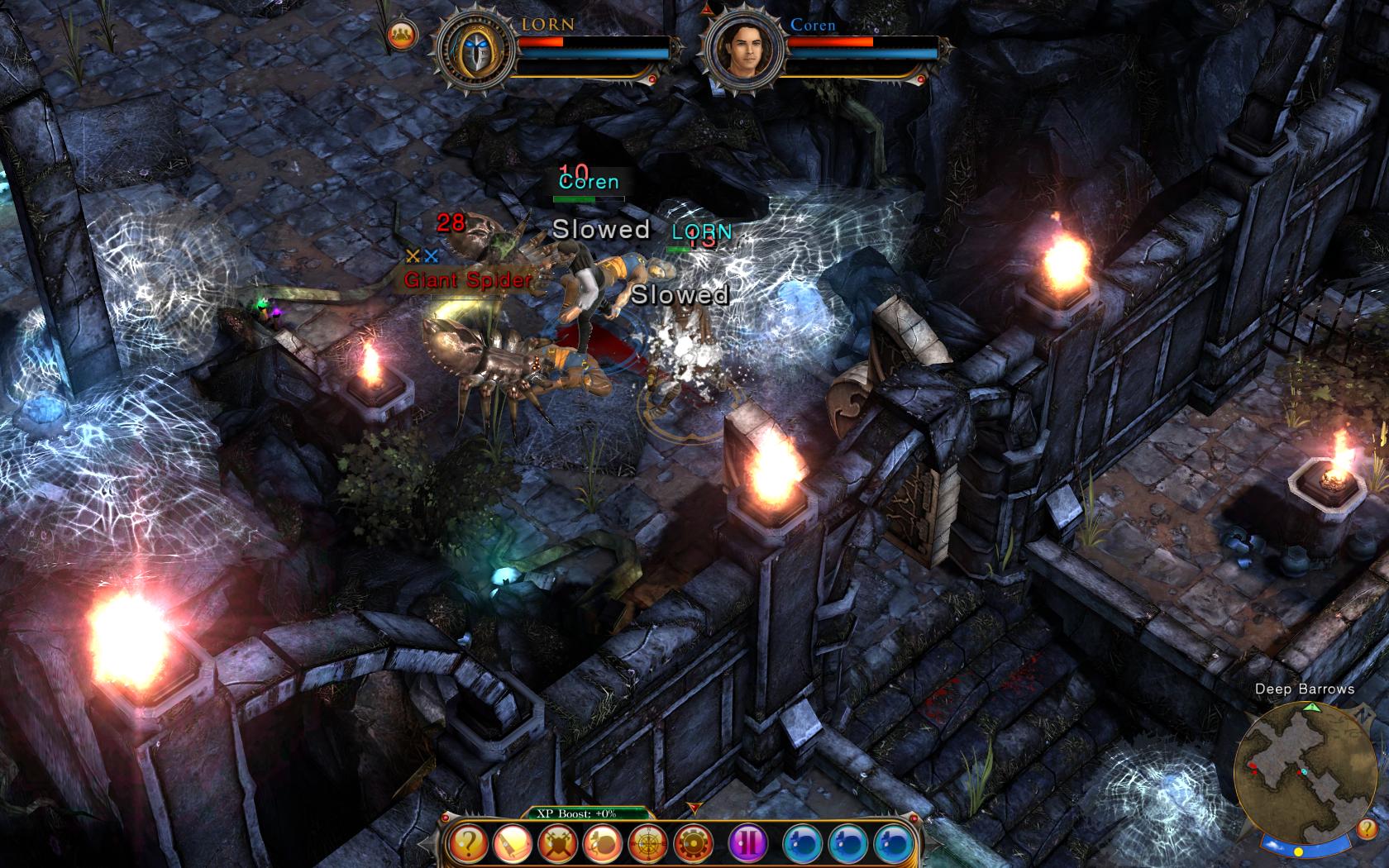Open the question mark help button on toolbar

pos(469,844)
